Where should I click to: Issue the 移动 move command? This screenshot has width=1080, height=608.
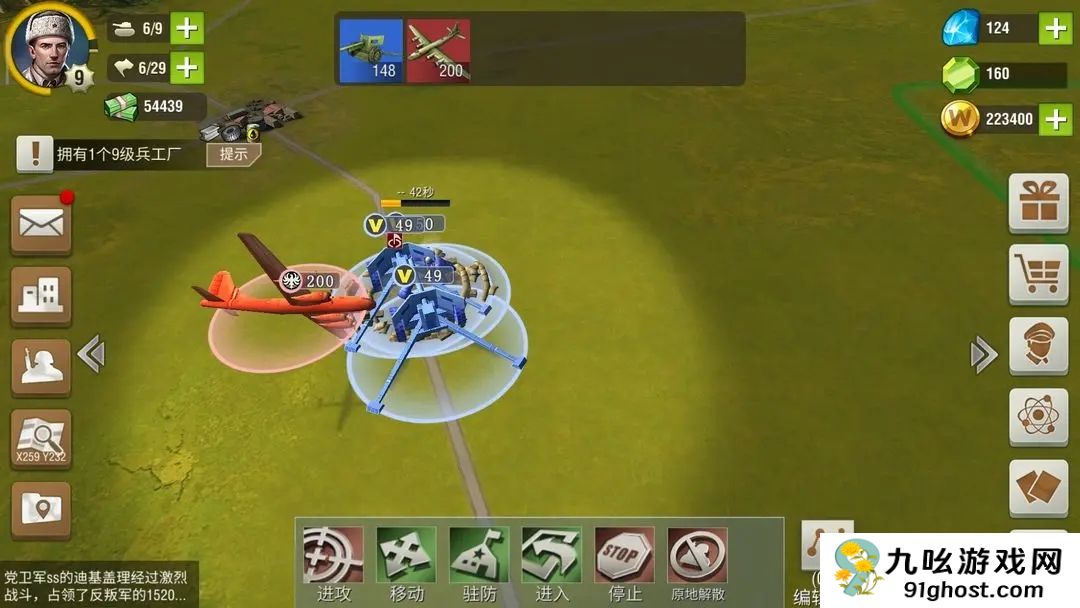click(406, 565)
